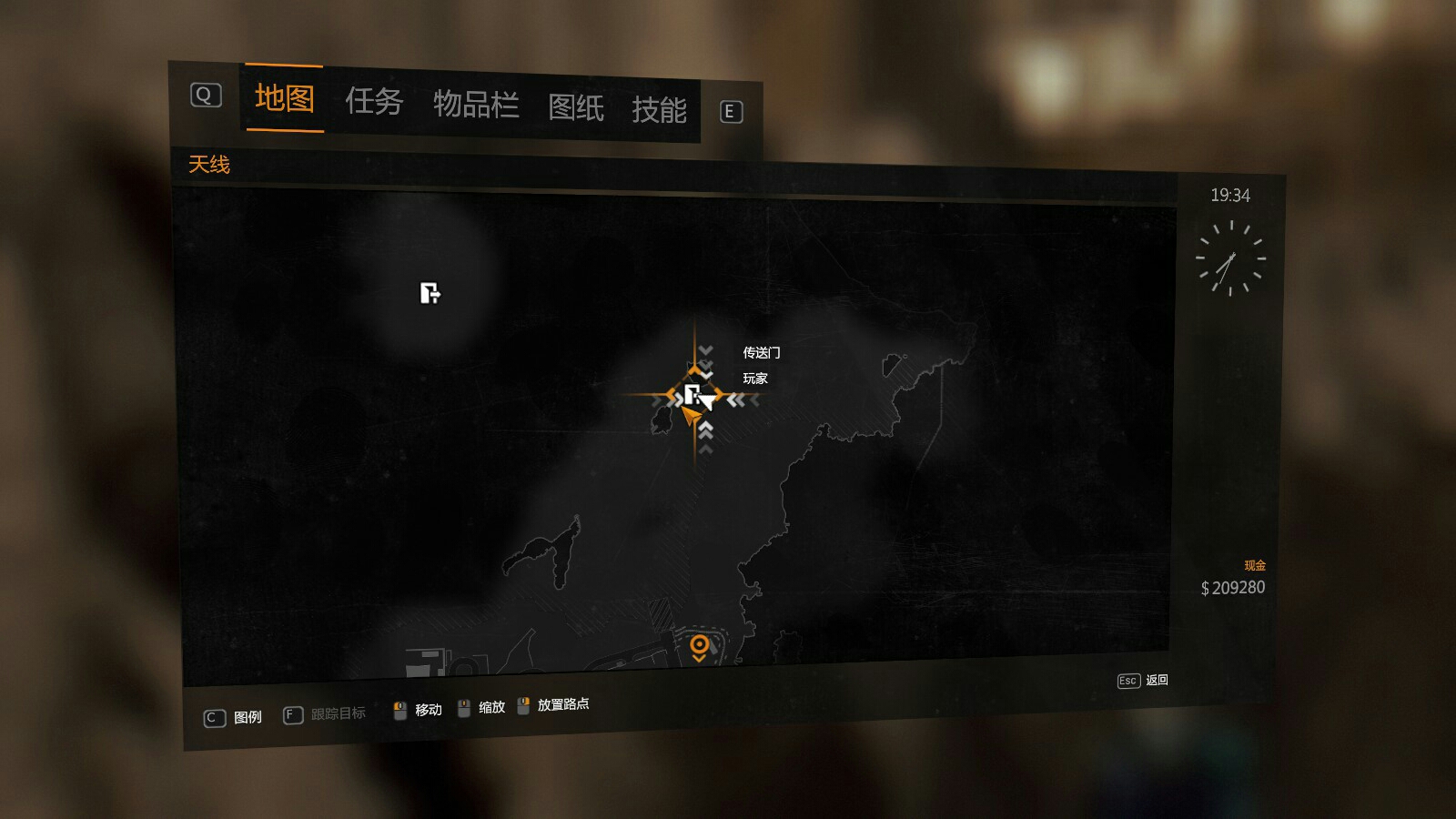Open the 物品栏 inventory tab

(476, 106)
